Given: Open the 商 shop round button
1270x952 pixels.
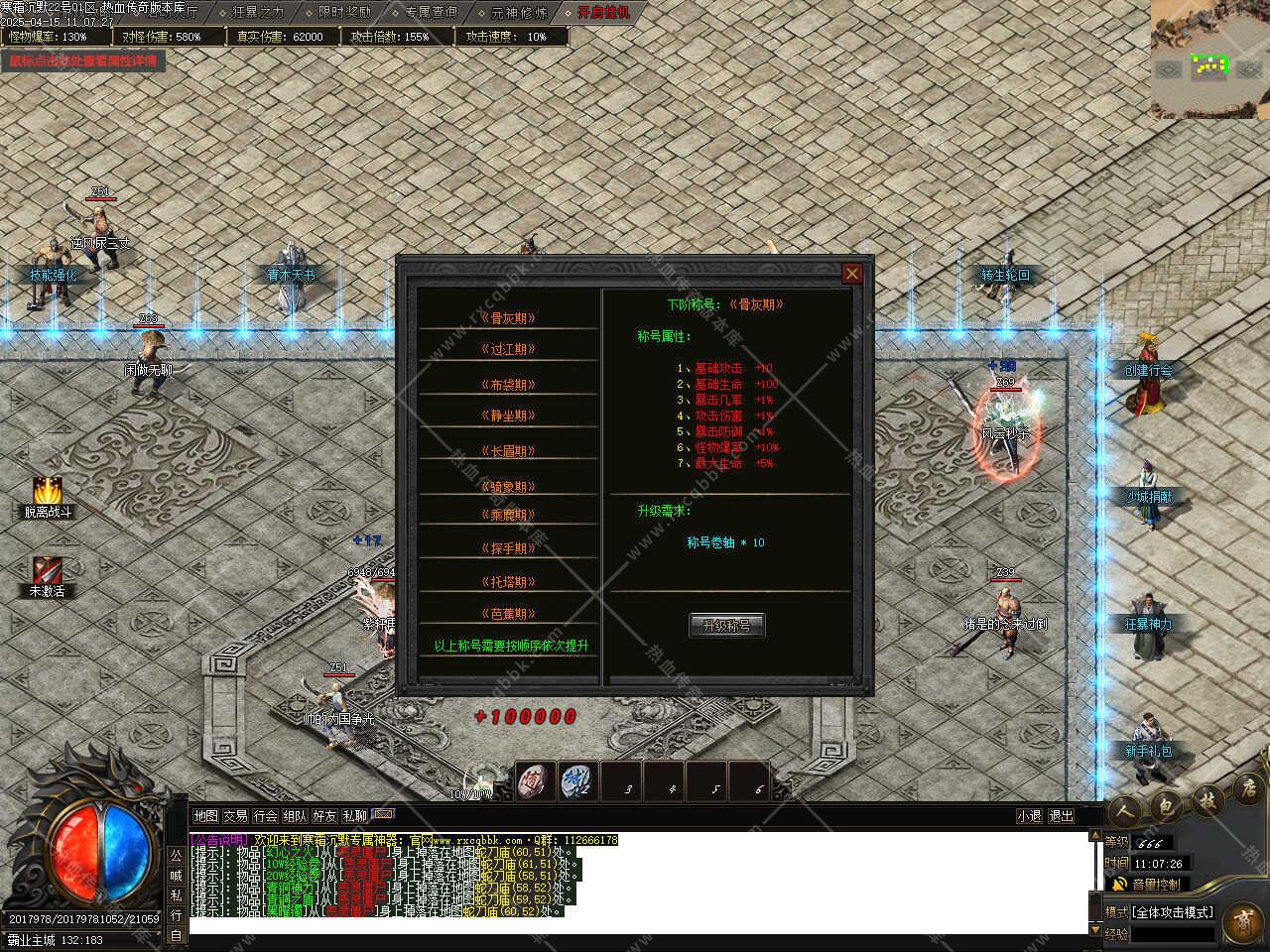Looking at the screenshot, I should [x=1242, y=922].
